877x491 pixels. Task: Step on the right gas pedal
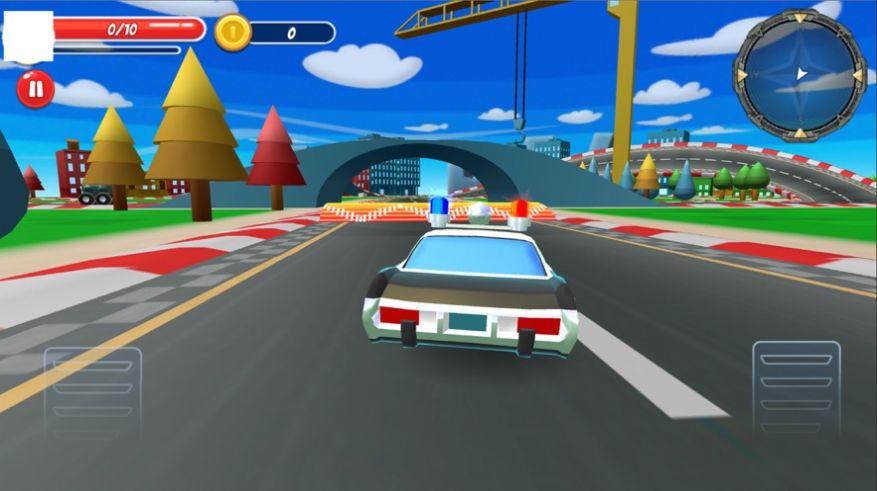click(x=796, y=388)
